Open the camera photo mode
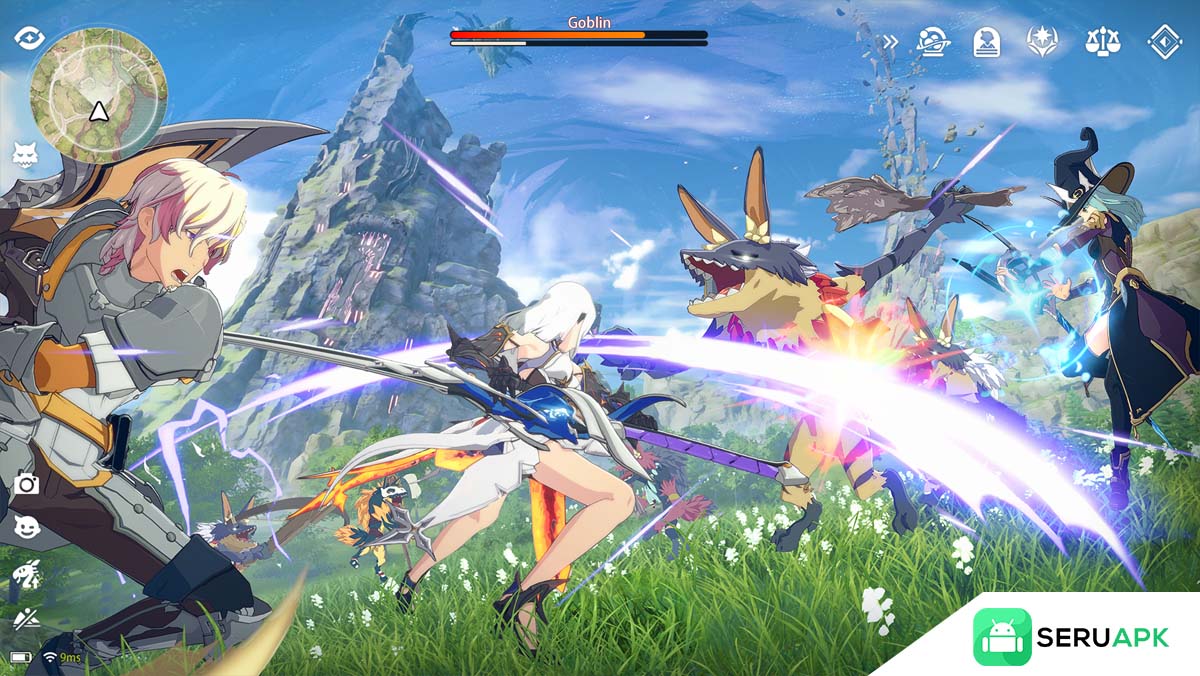This screenshot has height=676, width=1200. click(27, 484)
